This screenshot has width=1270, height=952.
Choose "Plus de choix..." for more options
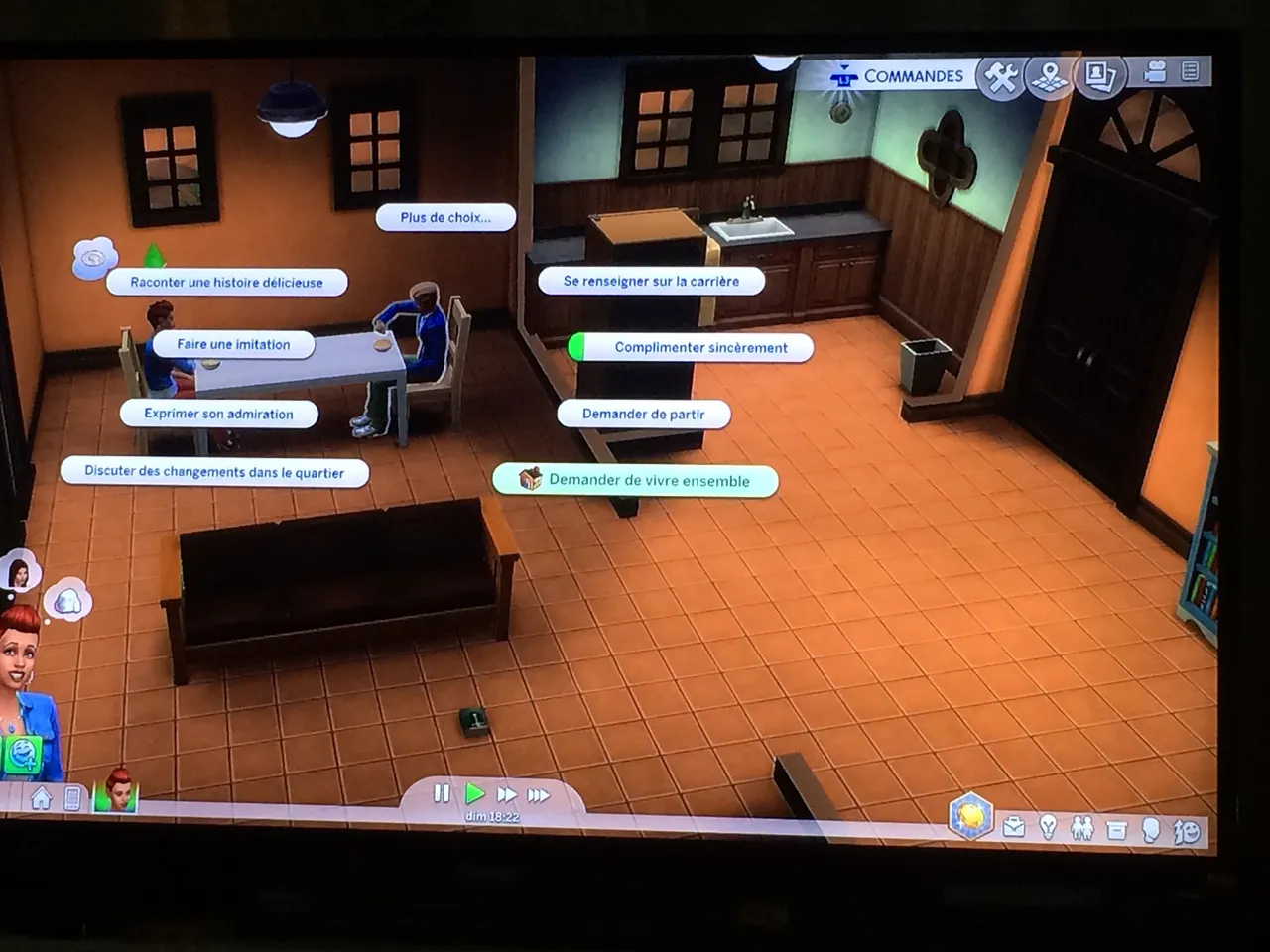pyautogui.click(x=445, y=217)
